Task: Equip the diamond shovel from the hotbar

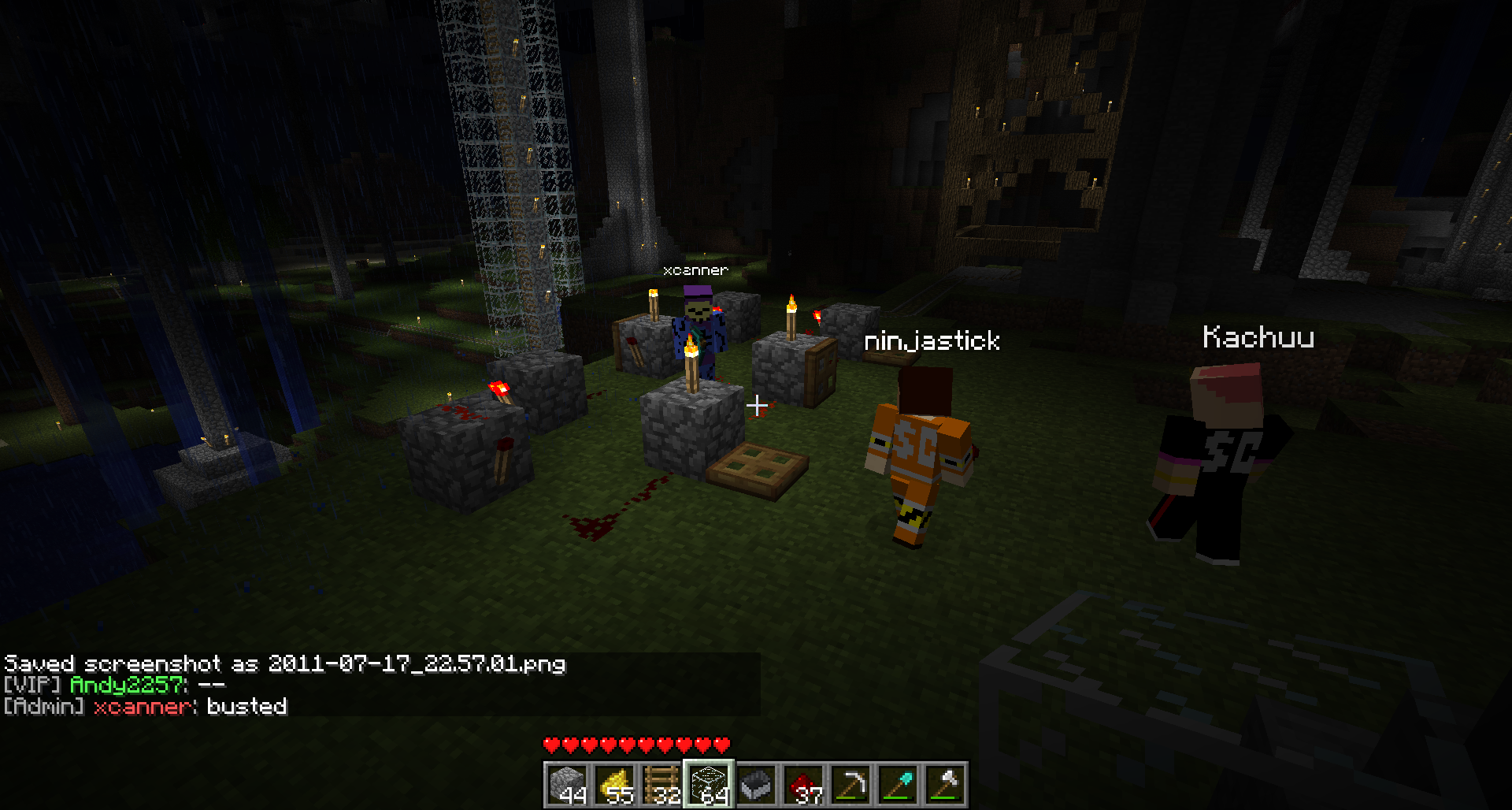Action: click(x=898, y=784)
